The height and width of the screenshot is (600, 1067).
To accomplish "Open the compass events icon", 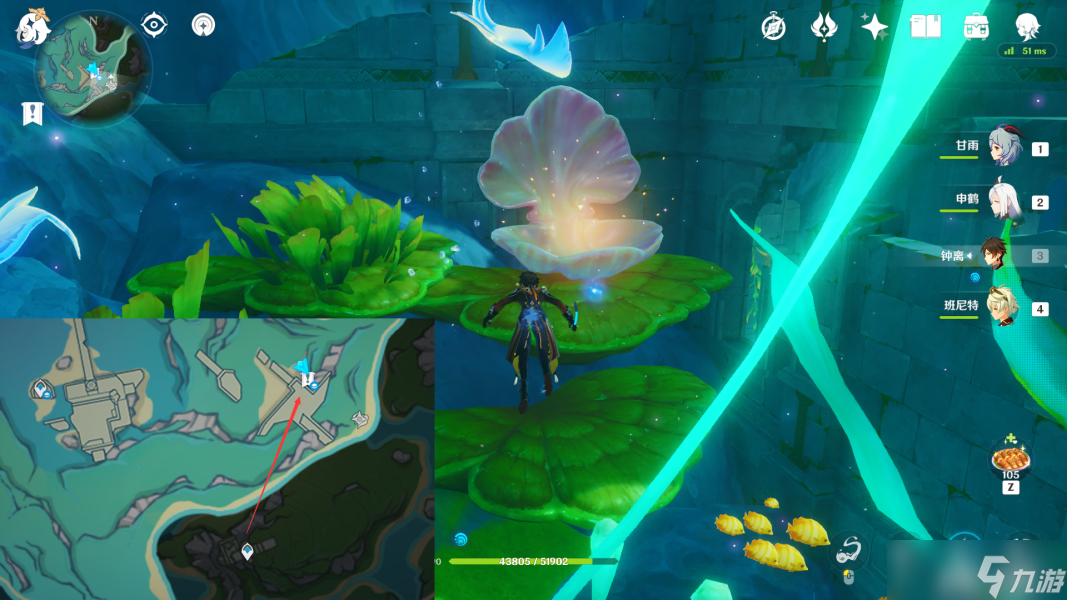I will pos(772,27).
